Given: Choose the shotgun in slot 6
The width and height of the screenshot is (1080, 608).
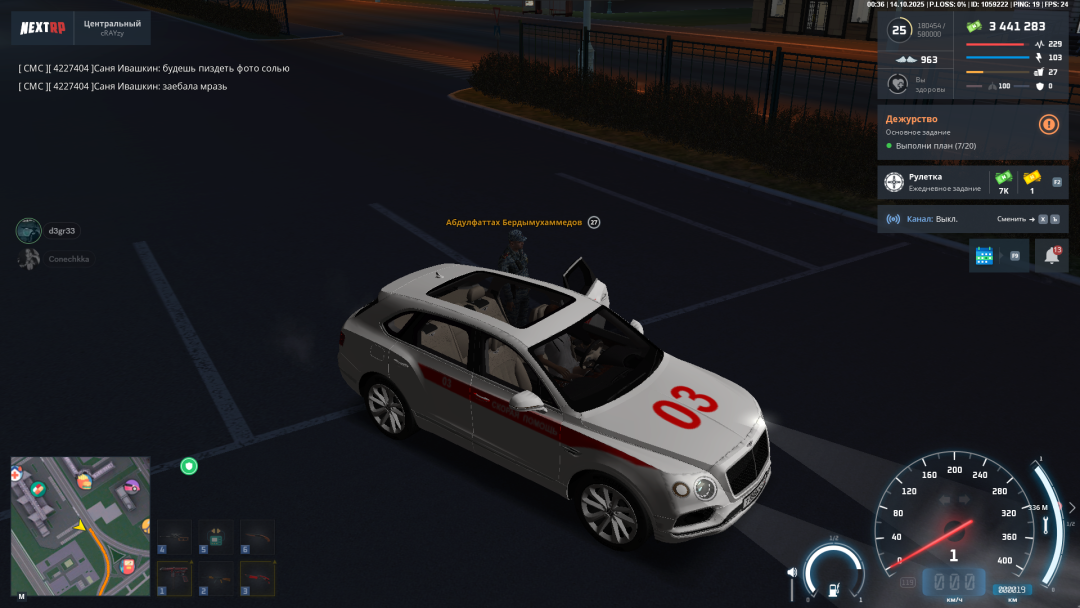Looking at the screenshot, I should (258, 536).
